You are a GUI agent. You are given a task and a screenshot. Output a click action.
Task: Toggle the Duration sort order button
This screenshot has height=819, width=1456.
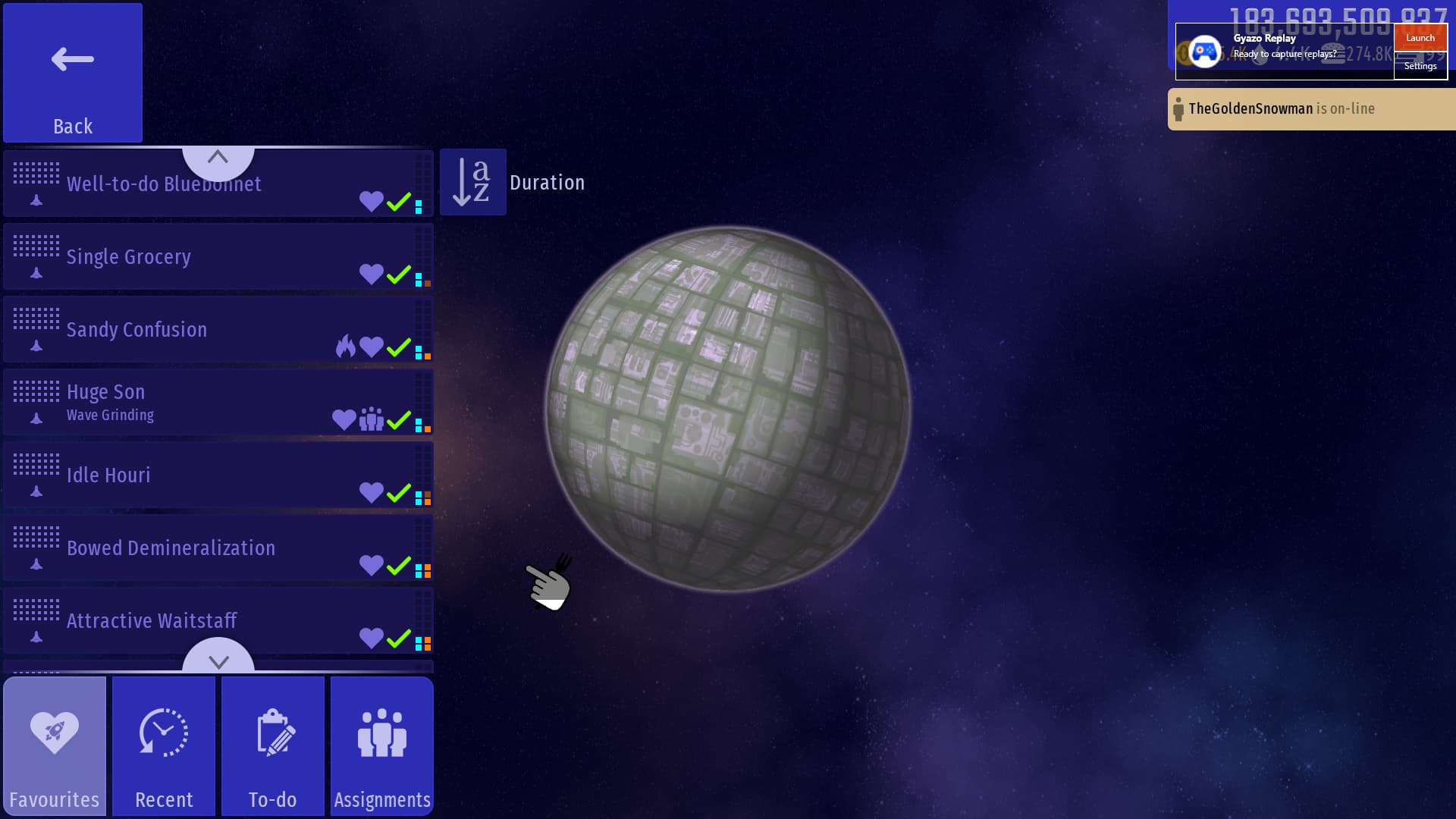tap(473, 182)
